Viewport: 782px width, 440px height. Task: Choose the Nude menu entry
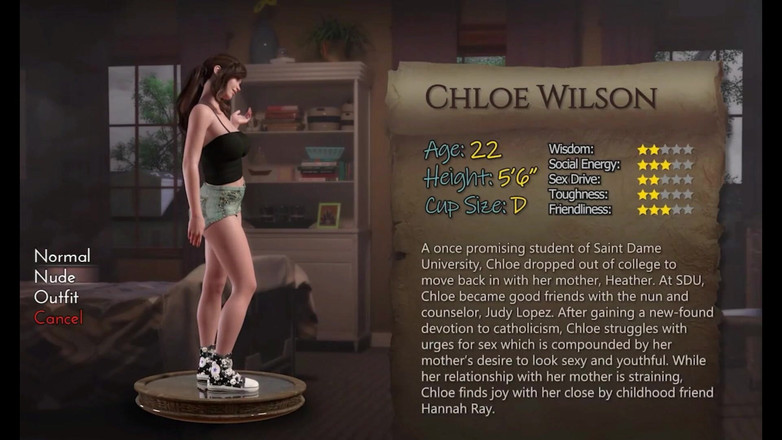[55, 277]
